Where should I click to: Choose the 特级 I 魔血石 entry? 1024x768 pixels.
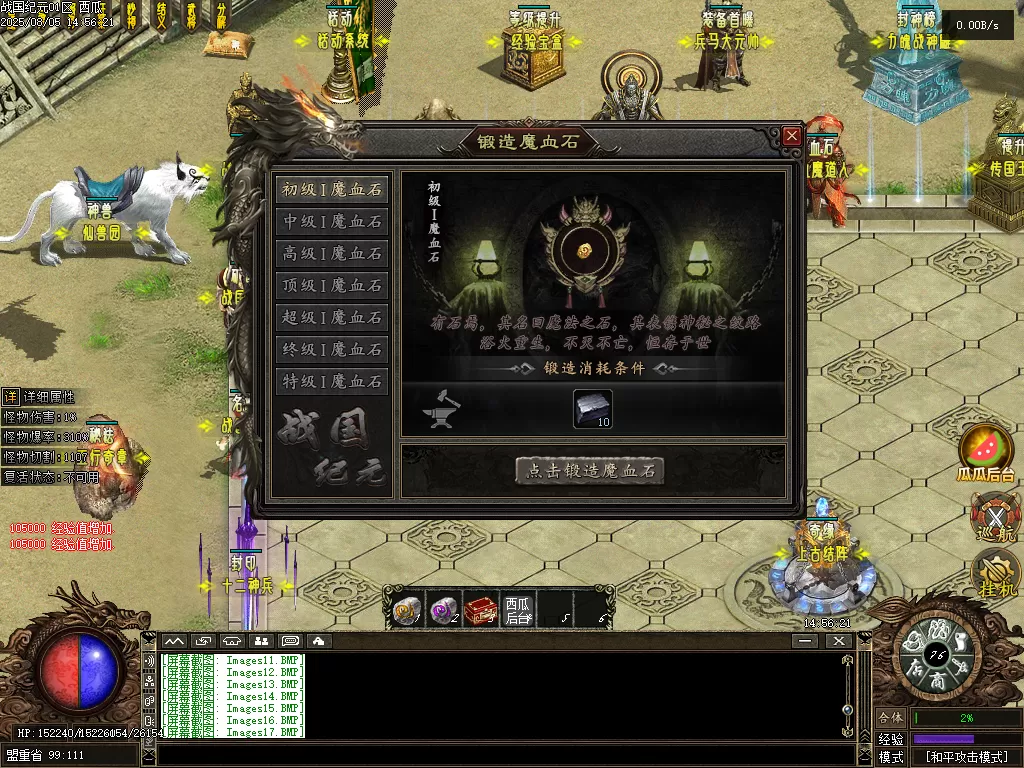(x=331, y=381)
